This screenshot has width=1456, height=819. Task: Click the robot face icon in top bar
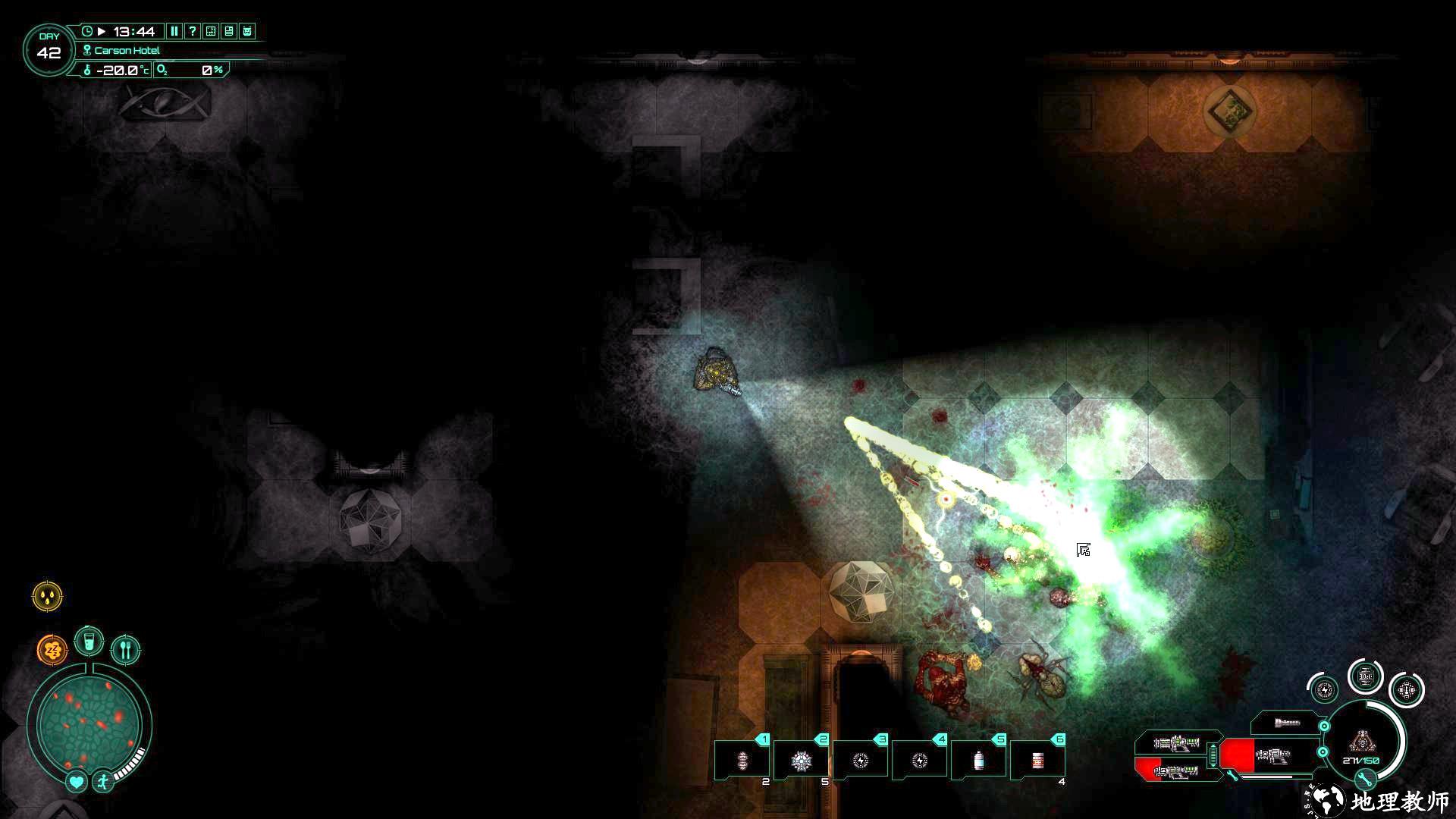(x=247, y=31)
